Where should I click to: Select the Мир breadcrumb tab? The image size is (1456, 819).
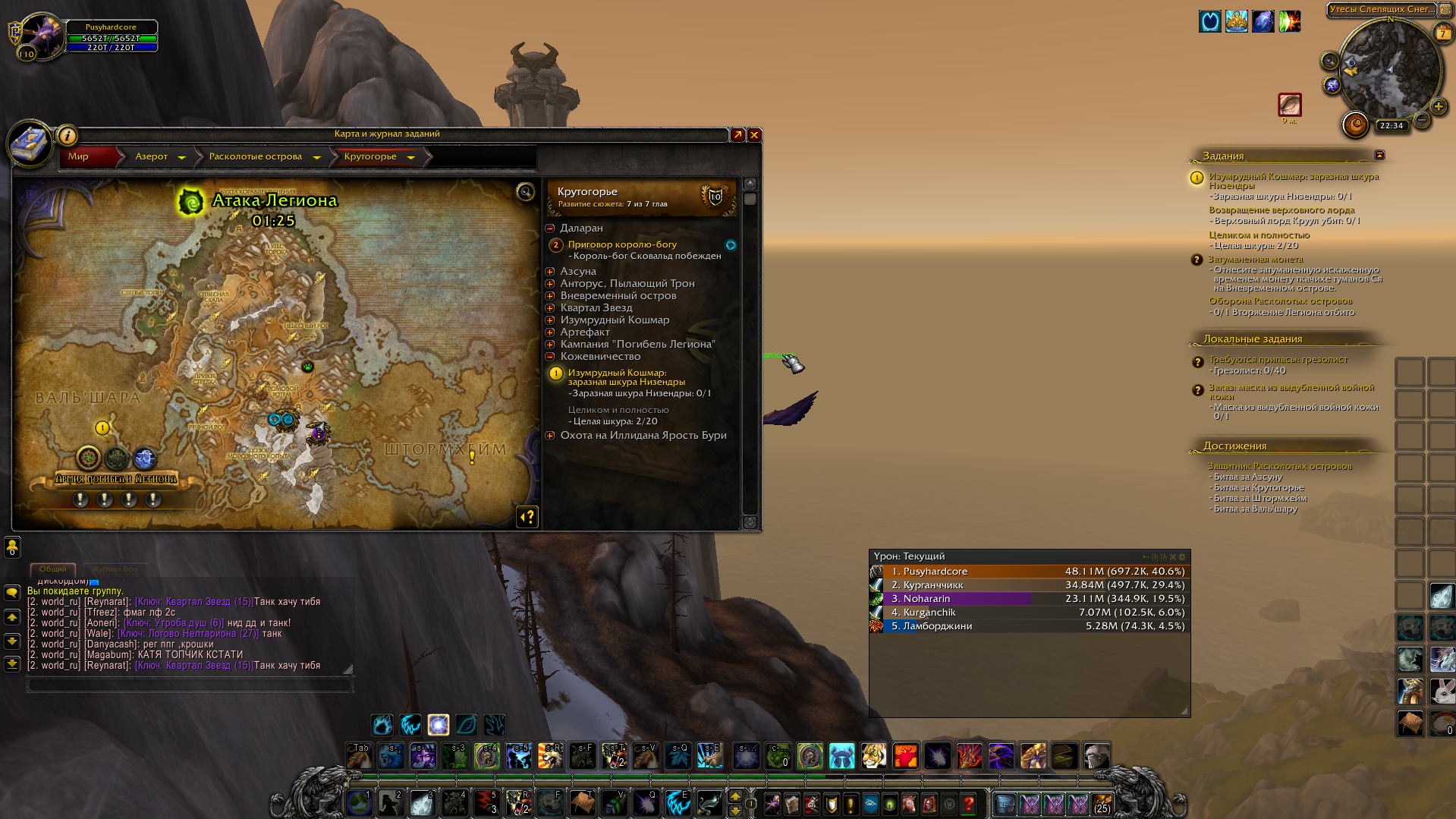(x=79, y=156)
